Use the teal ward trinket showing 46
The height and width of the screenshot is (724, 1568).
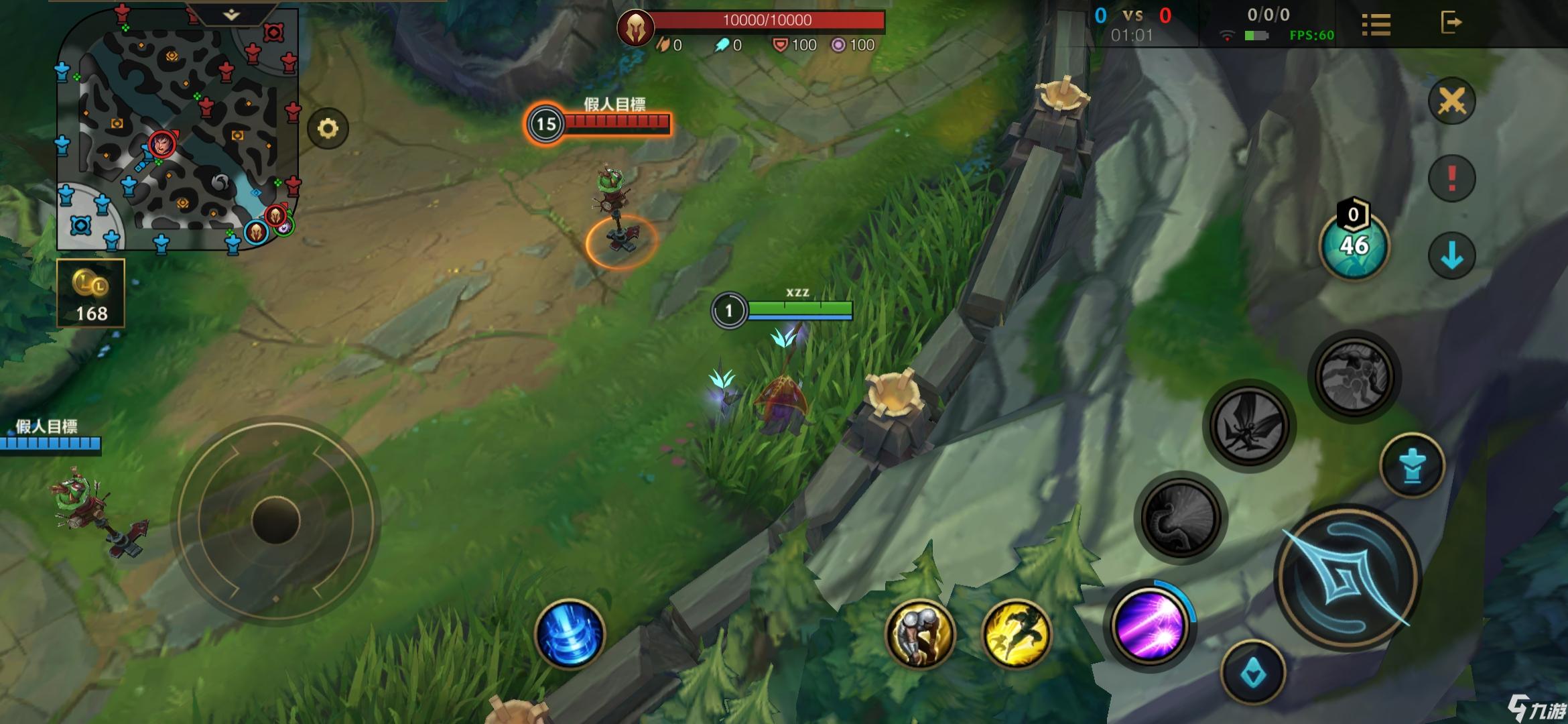(1354, 245)
